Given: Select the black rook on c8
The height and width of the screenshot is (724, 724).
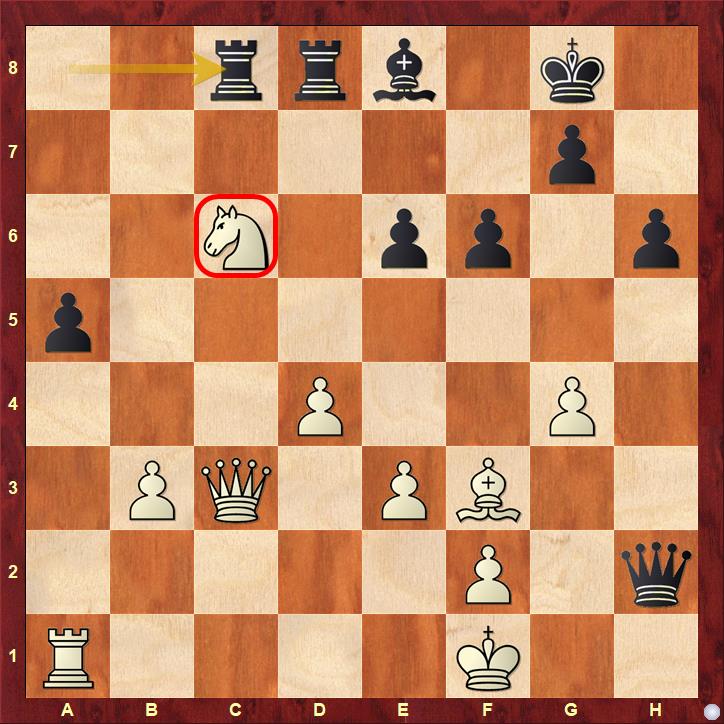Looking at the screenshot, I should (236, 68).
